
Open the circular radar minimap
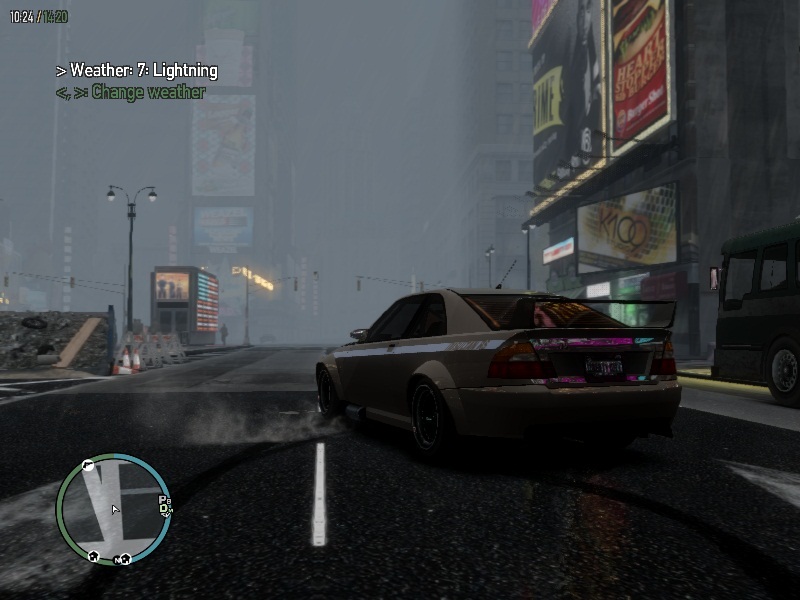(x=114, y=509)
